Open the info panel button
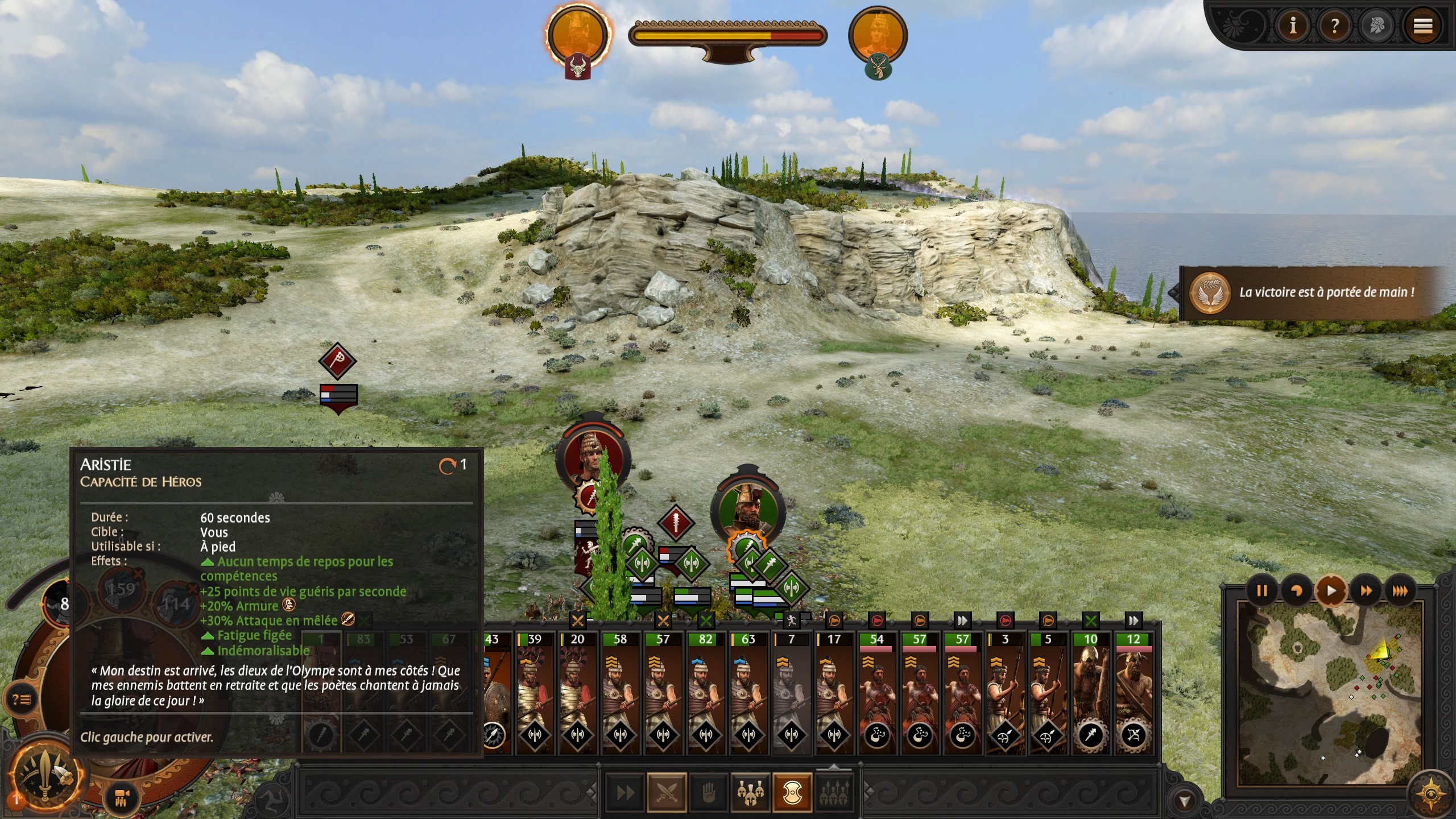 pos(1293,26)
